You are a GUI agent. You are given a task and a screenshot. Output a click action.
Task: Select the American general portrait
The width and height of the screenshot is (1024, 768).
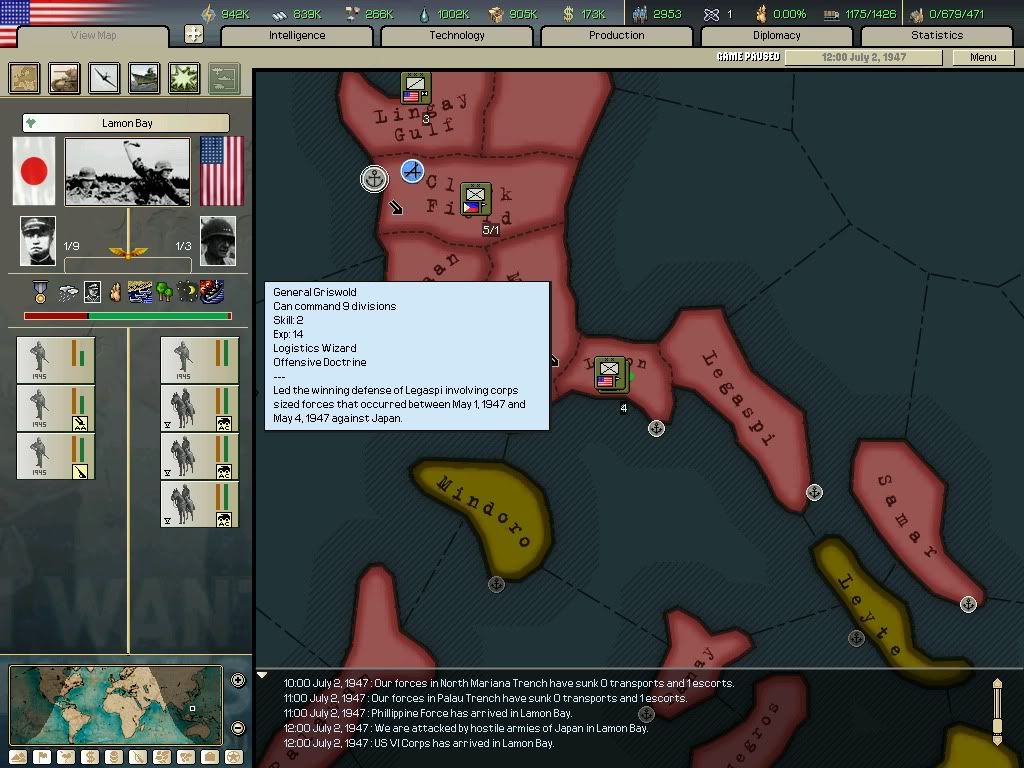[x=218, y=241]
